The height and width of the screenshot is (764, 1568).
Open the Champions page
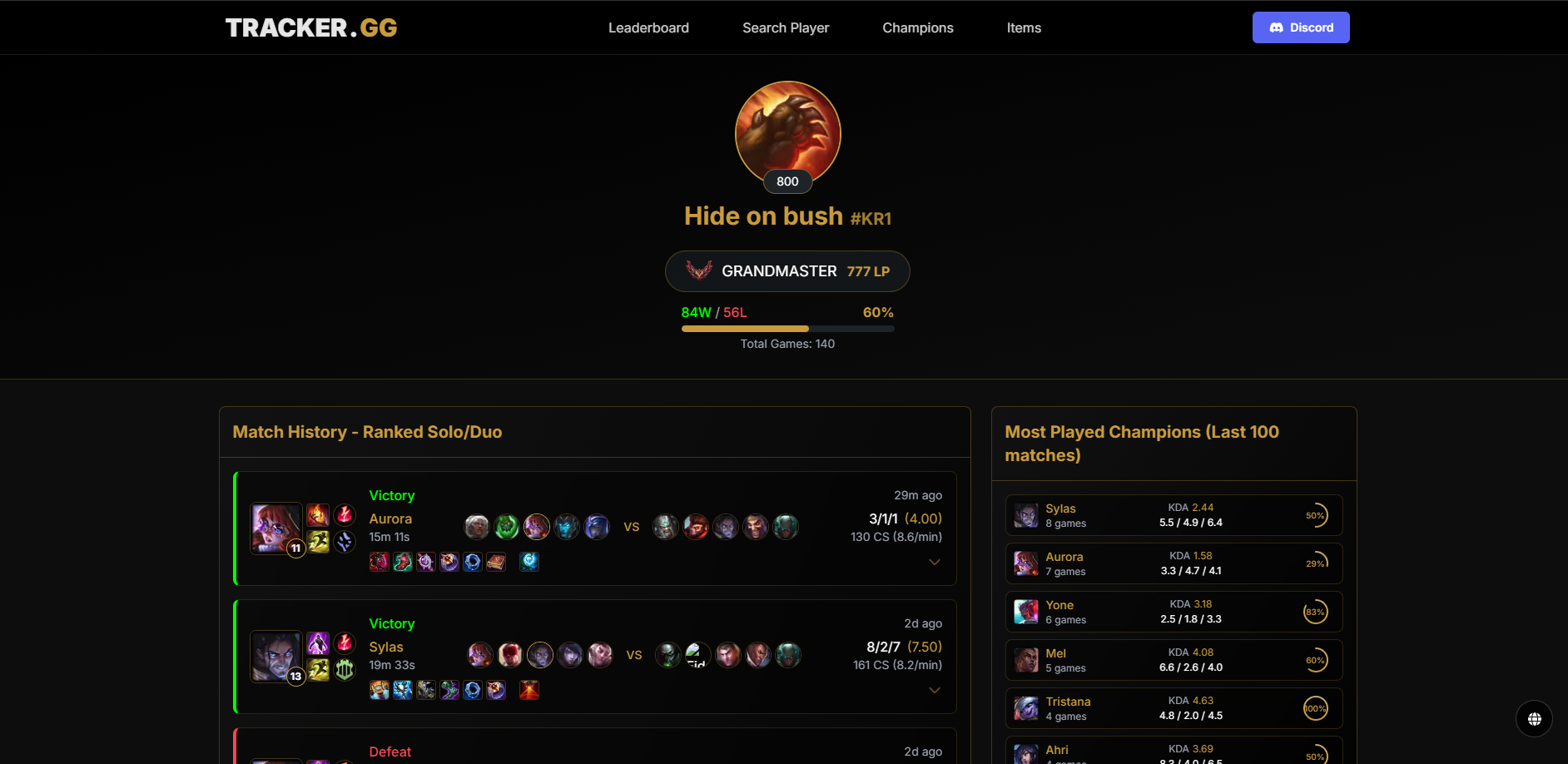[x=918, y=27]
